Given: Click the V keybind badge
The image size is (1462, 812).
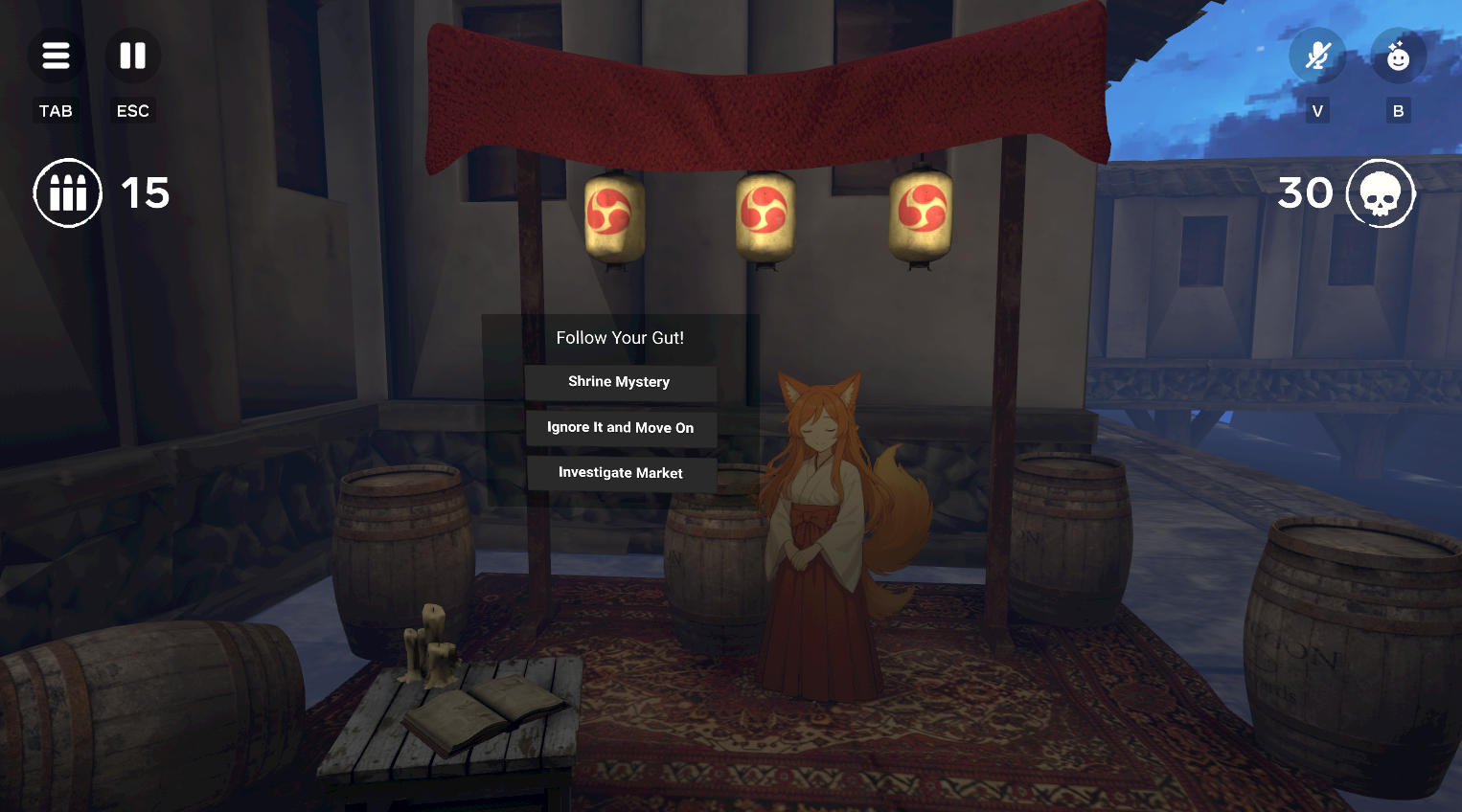Looking at the screenshot, I should [1316, 110].
